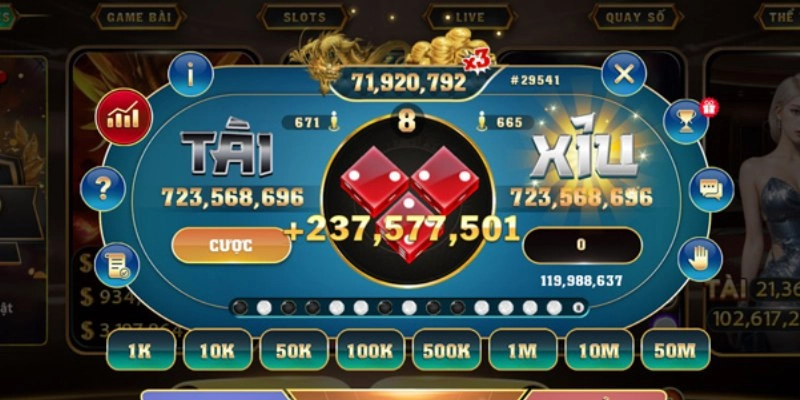Open the info button with letter i
Screen dimensions: 800x400
(189, 73)
